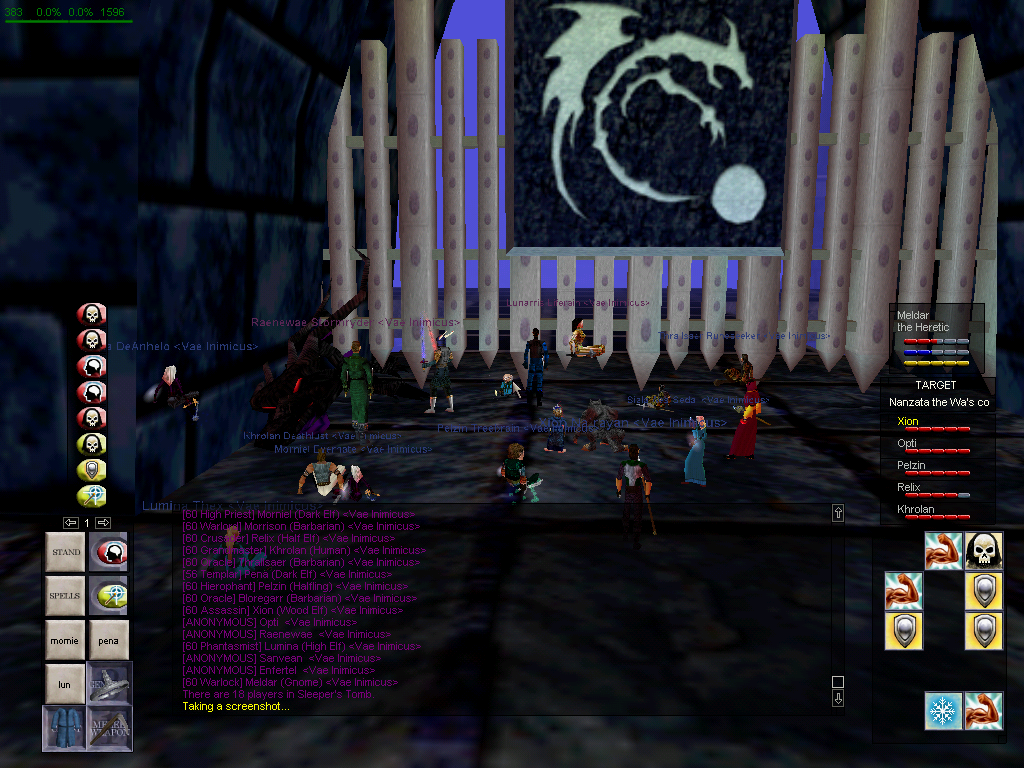Click the snowflake buff icon
Screen dimensions: 1024x768
coord(943,711)
